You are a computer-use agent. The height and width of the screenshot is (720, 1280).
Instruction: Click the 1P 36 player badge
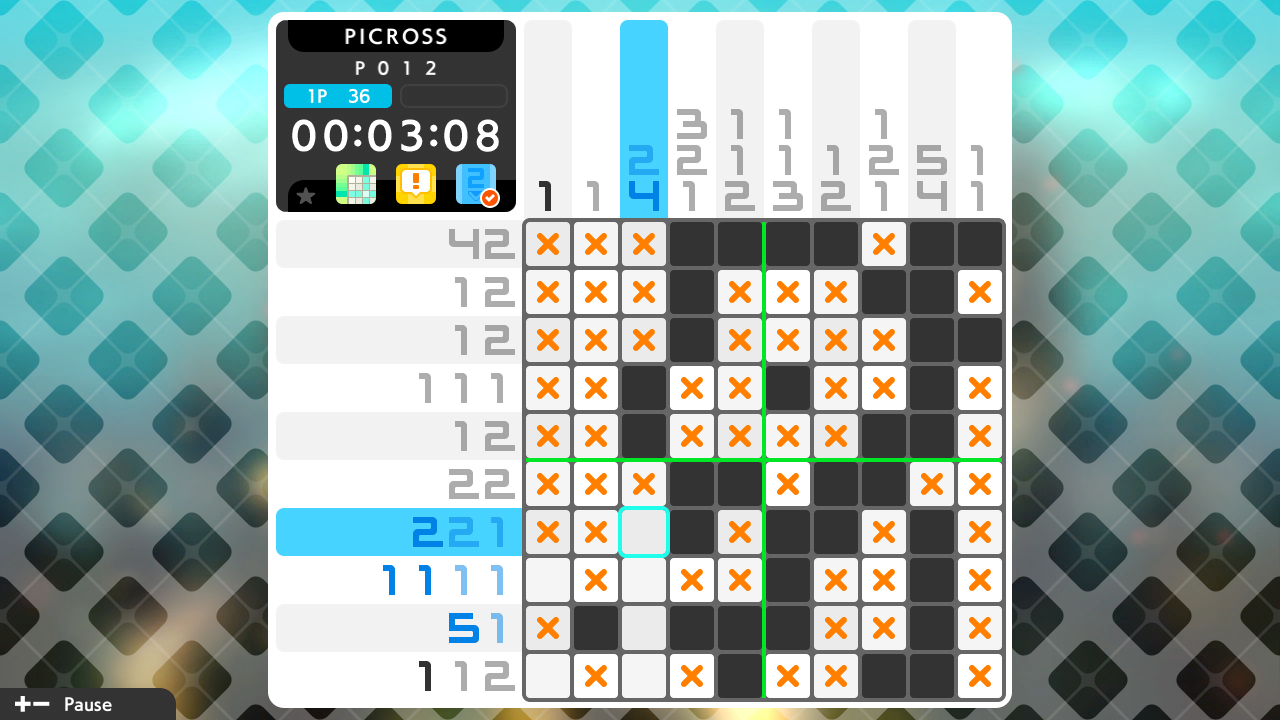(336, 96)
